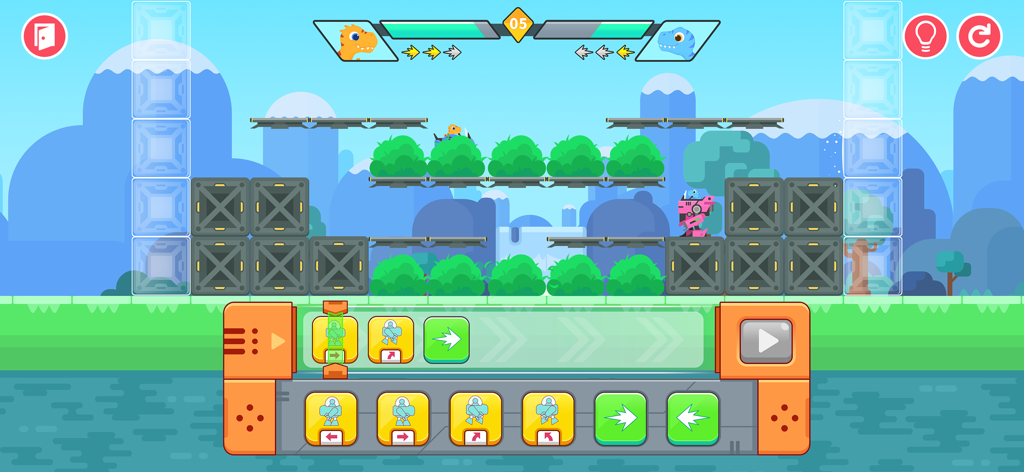Select the queued green right-arrow command
Screen dimensions: 1024x472
pyautogui.click(x=447, y=340)
